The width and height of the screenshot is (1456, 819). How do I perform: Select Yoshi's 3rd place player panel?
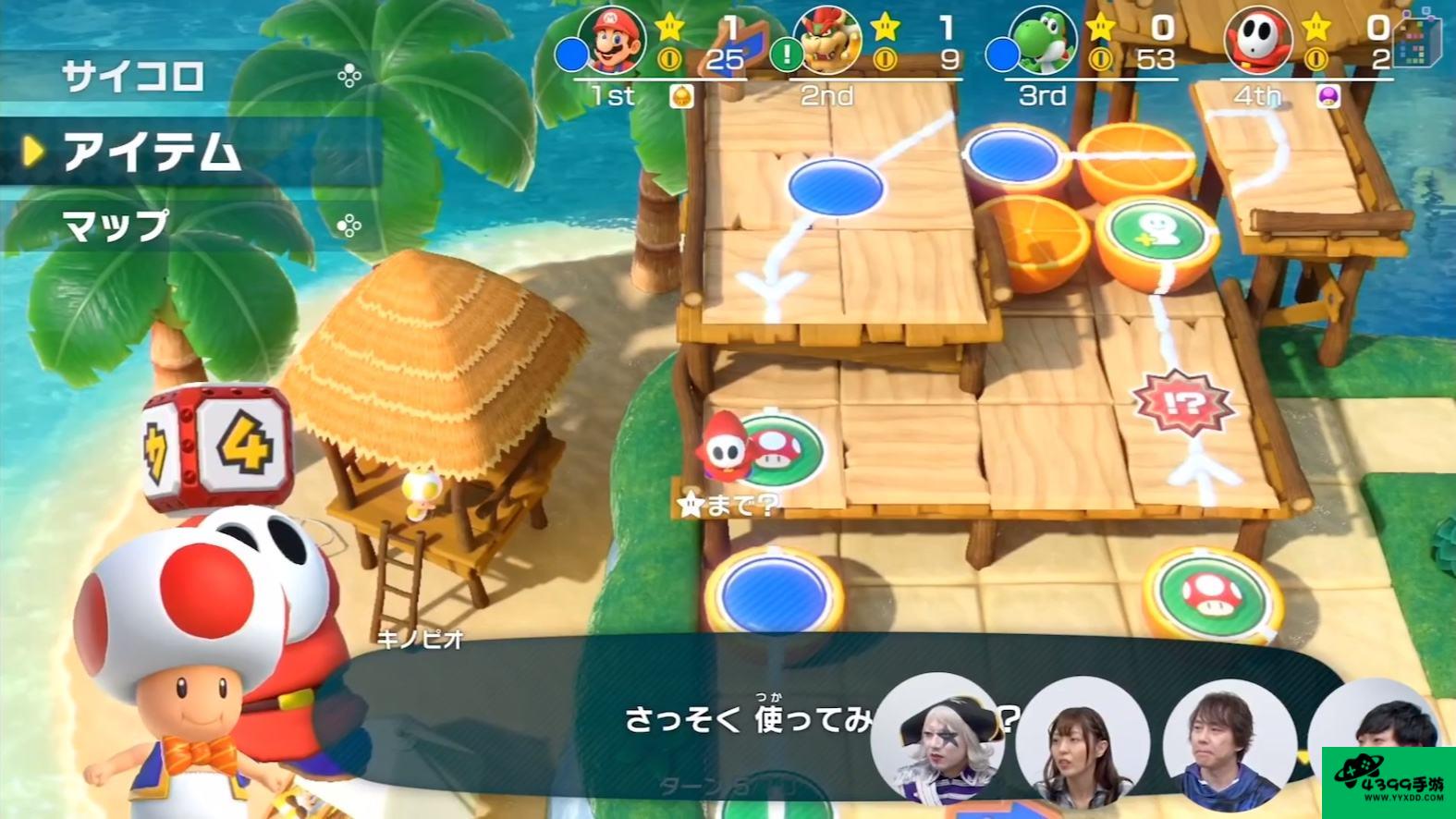click(1083, 55)
